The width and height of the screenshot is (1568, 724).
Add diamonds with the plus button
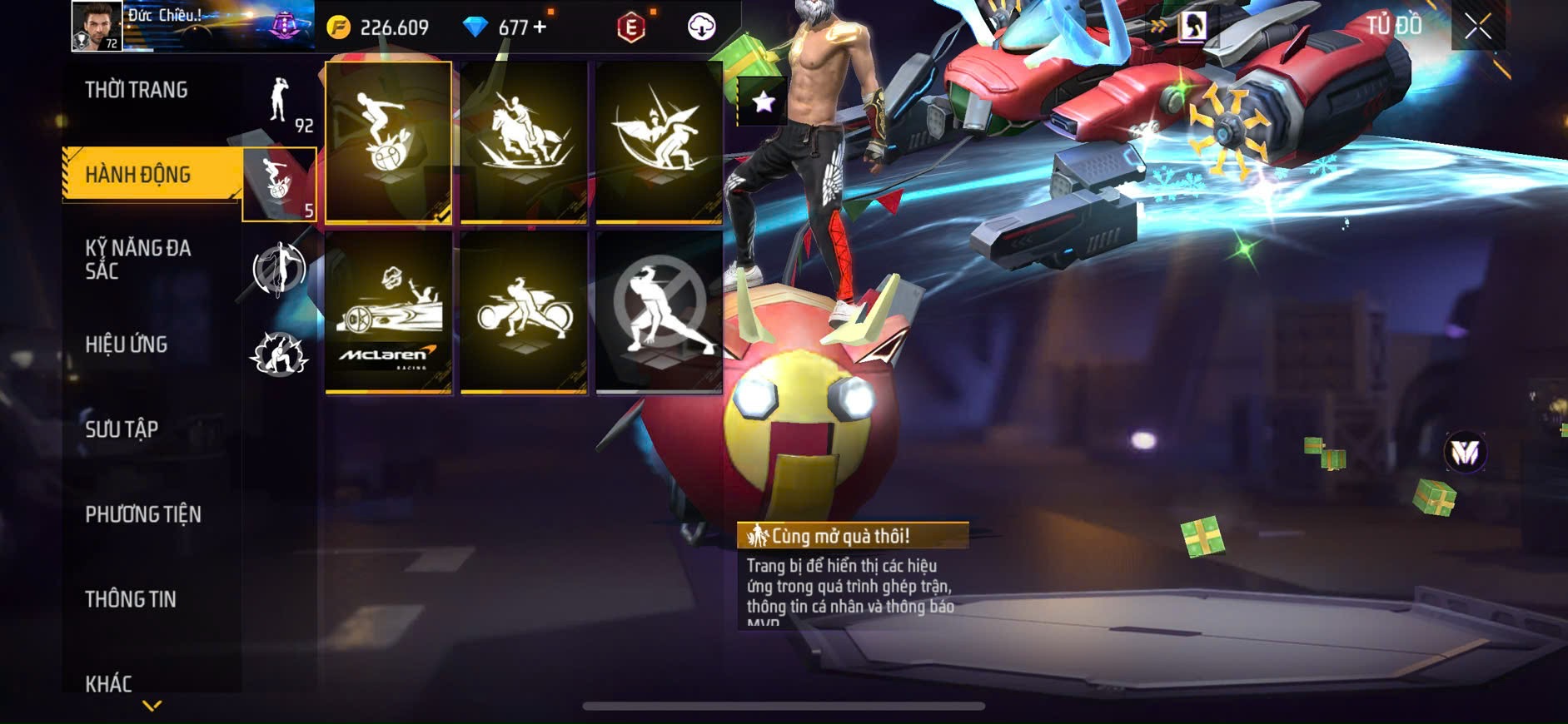[540, 27]
